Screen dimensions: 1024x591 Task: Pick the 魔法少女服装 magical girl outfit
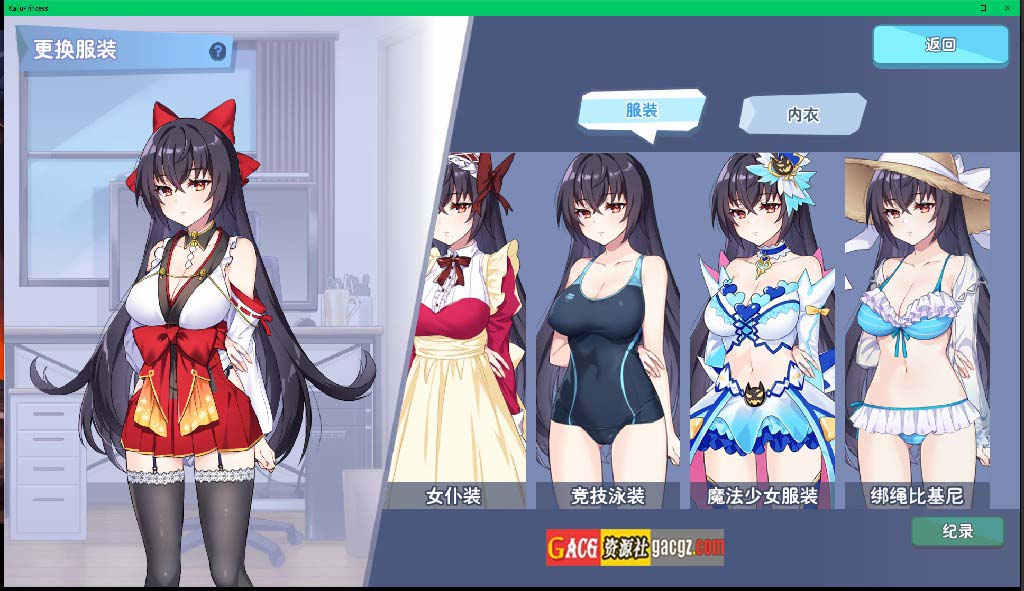[x=762, y=330]
